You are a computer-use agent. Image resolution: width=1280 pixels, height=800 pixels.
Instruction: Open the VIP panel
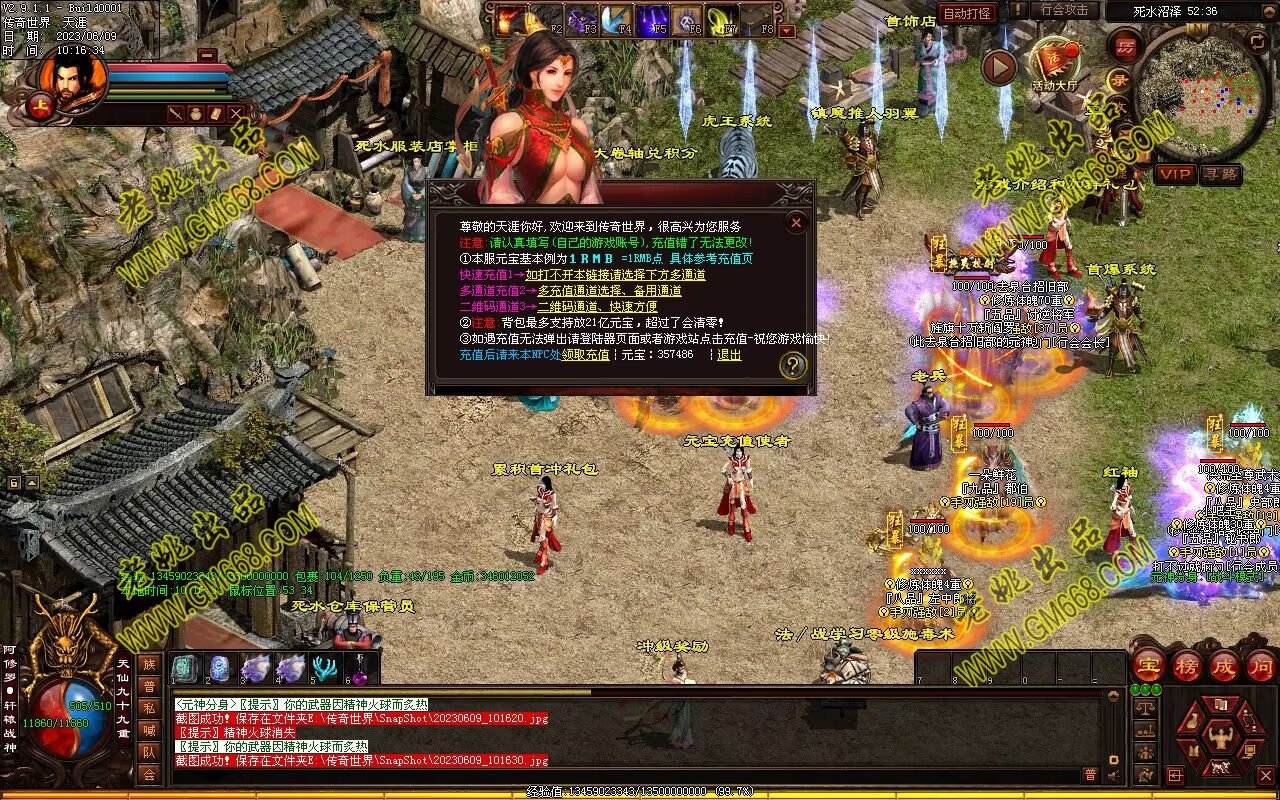click(x=1175, y=174)
